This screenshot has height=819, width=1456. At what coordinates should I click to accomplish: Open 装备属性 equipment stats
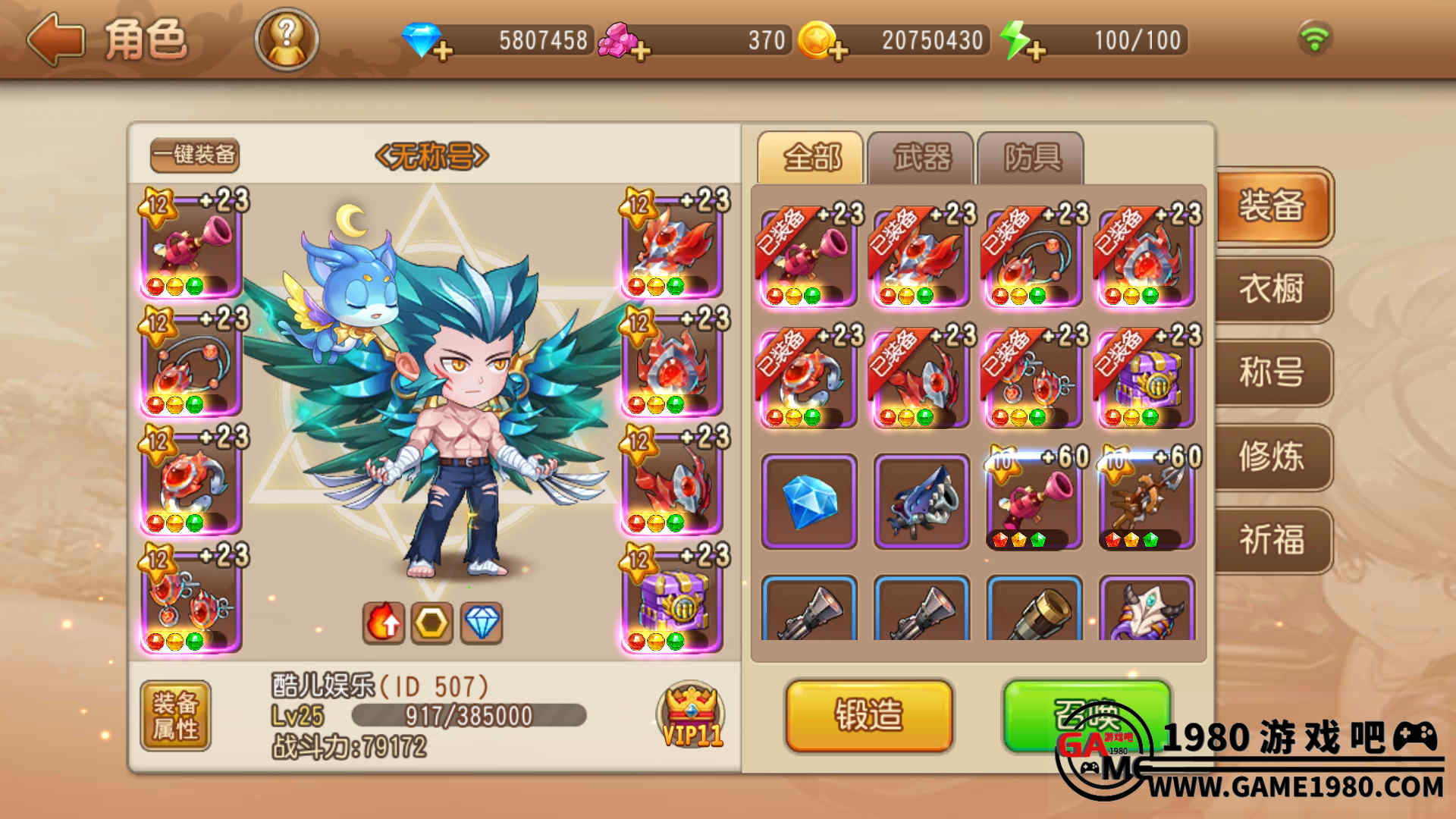coord(175,715)
